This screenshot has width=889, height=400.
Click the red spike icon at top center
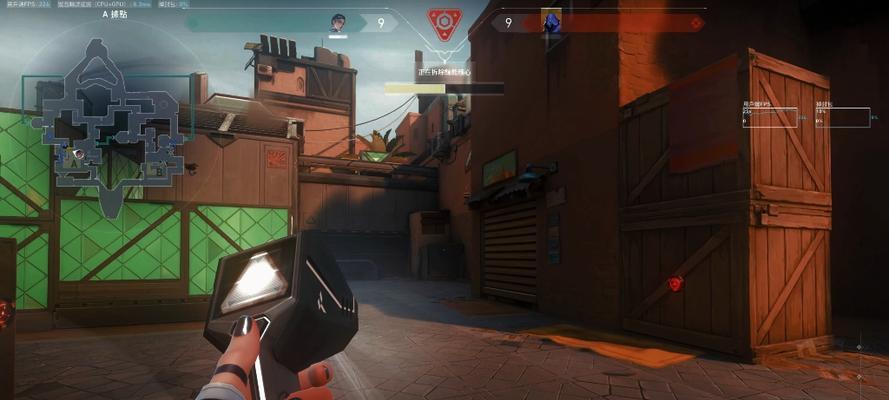(443, 22)
